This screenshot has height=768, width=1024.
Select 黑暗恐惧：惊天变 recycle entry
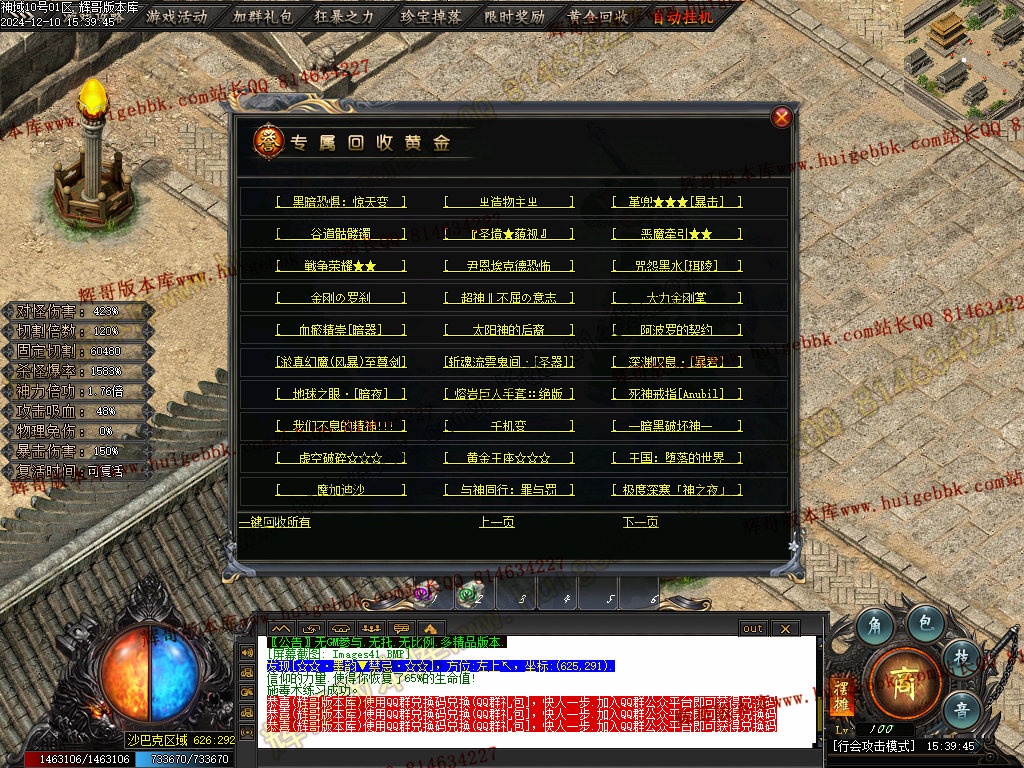pyautogui.click(x=341, y=202)
